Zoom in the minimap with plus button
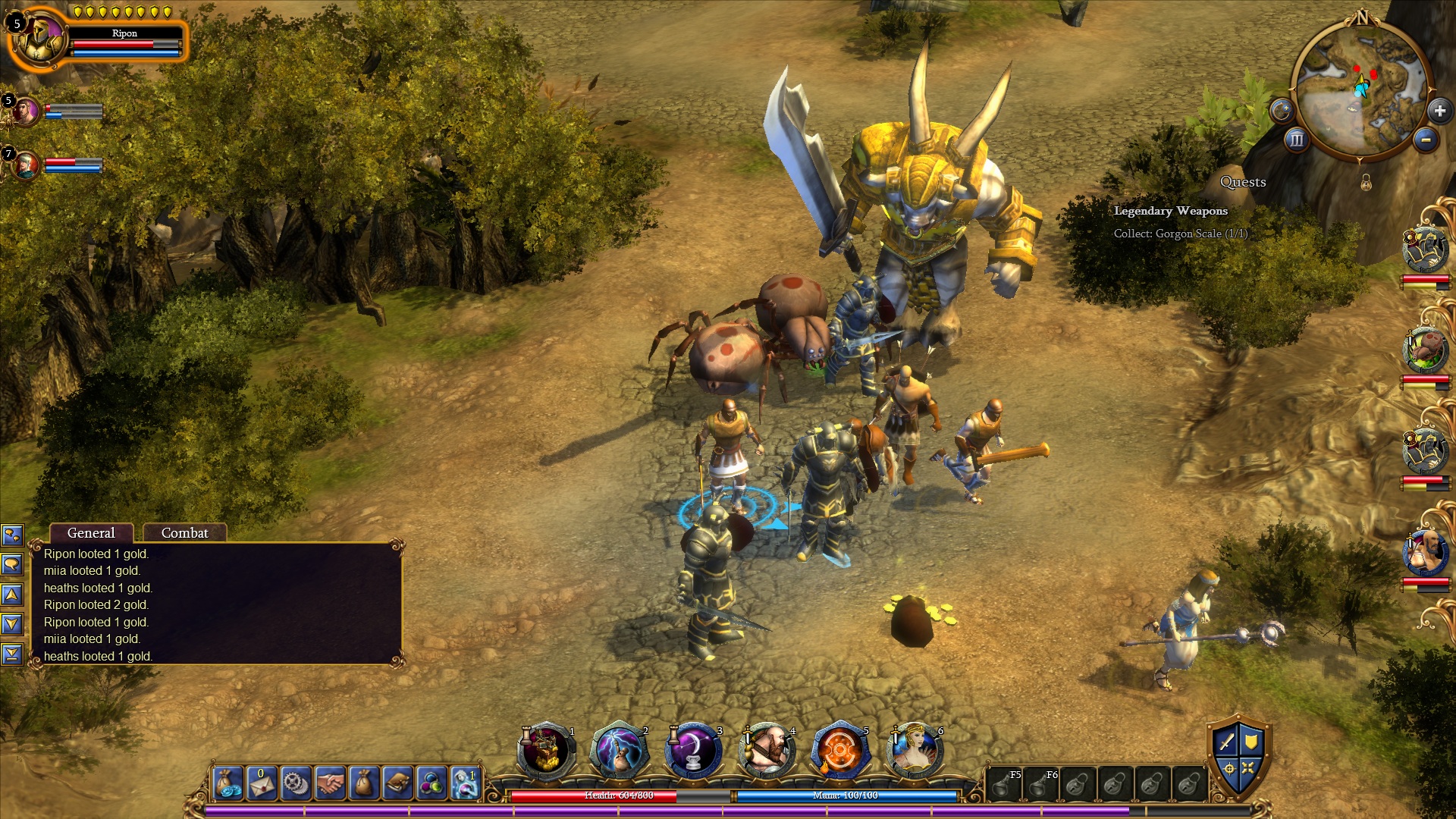The height and width of the screenshot is (819, 1456). [x=1439, y=111]
